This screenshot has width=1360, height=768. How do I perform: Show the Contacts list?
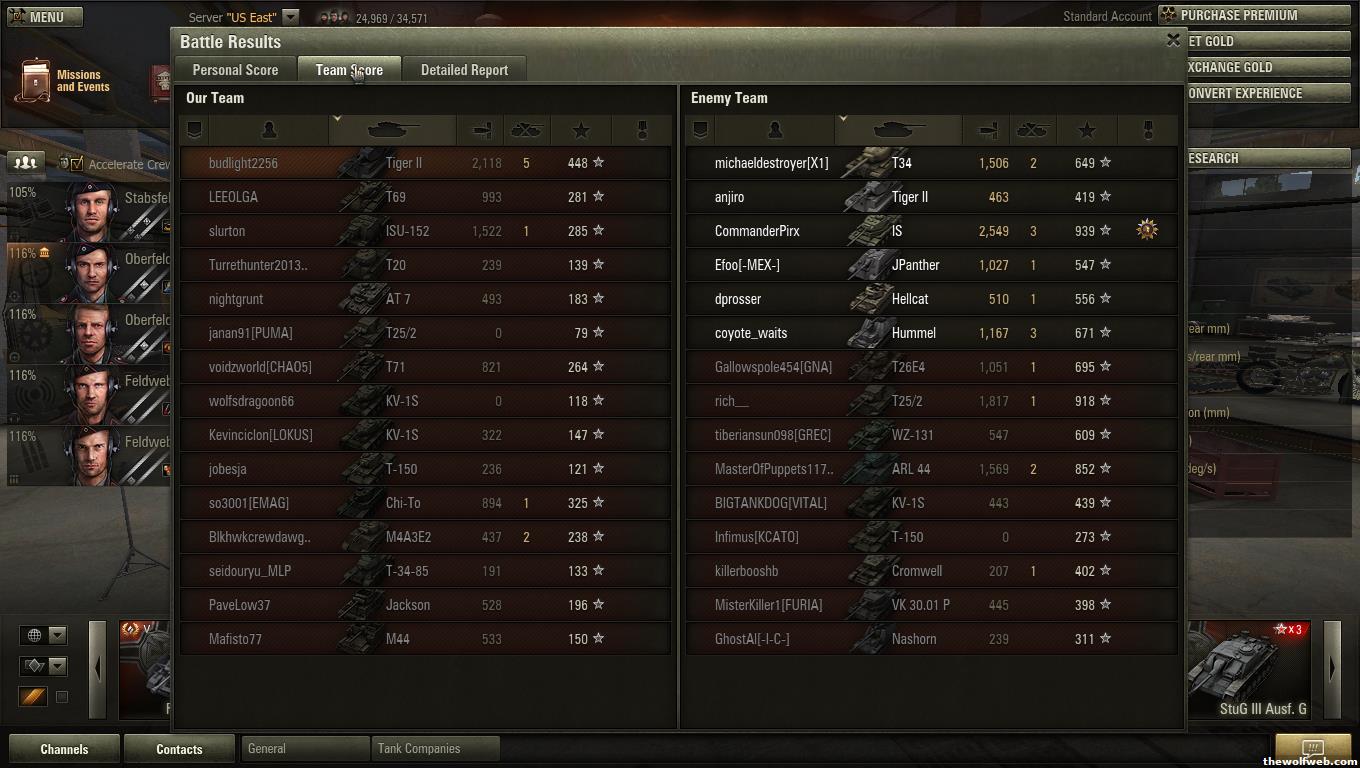point(179,749)
